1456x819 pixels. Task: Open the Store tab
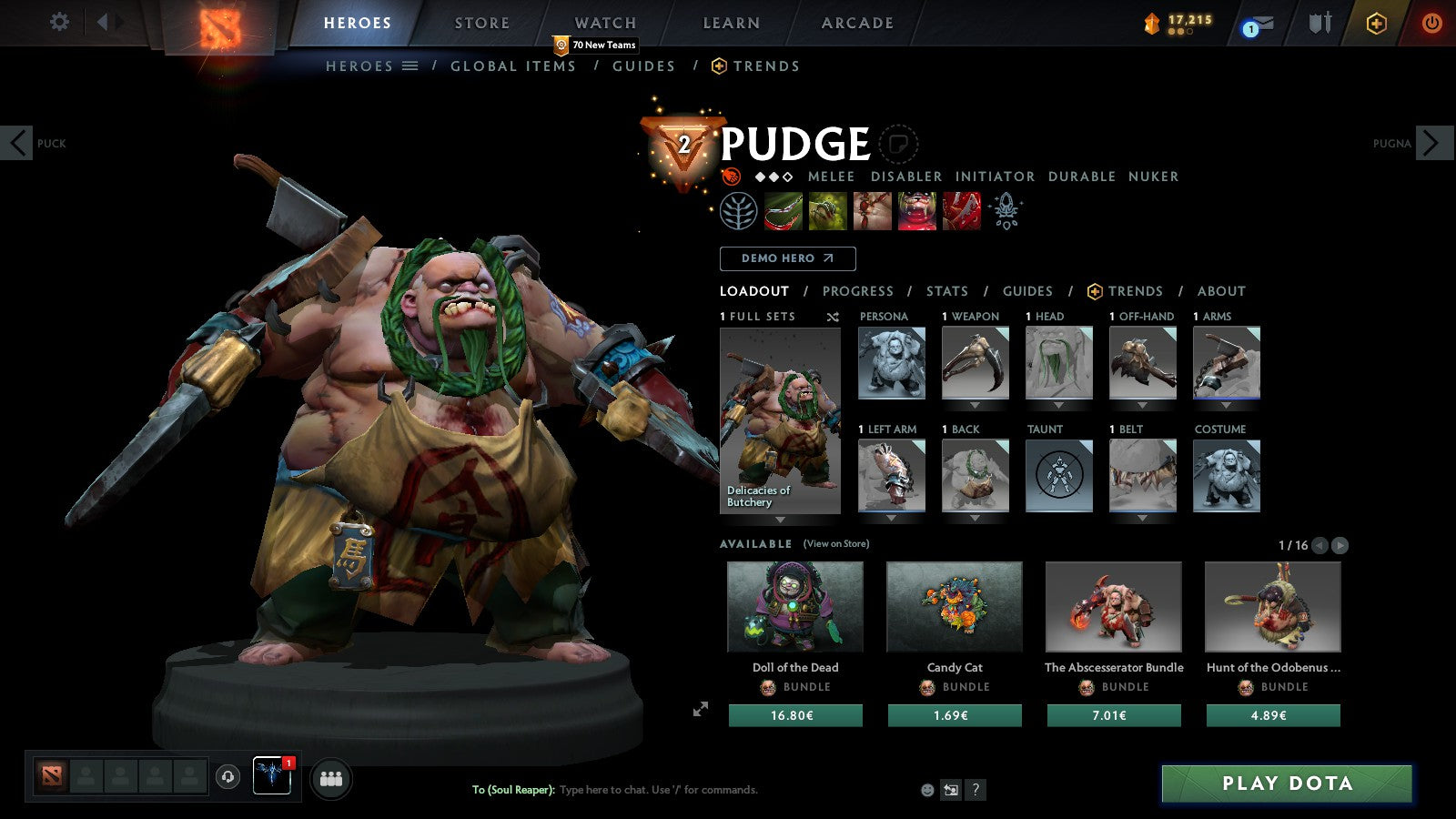(x=481, y=24)
